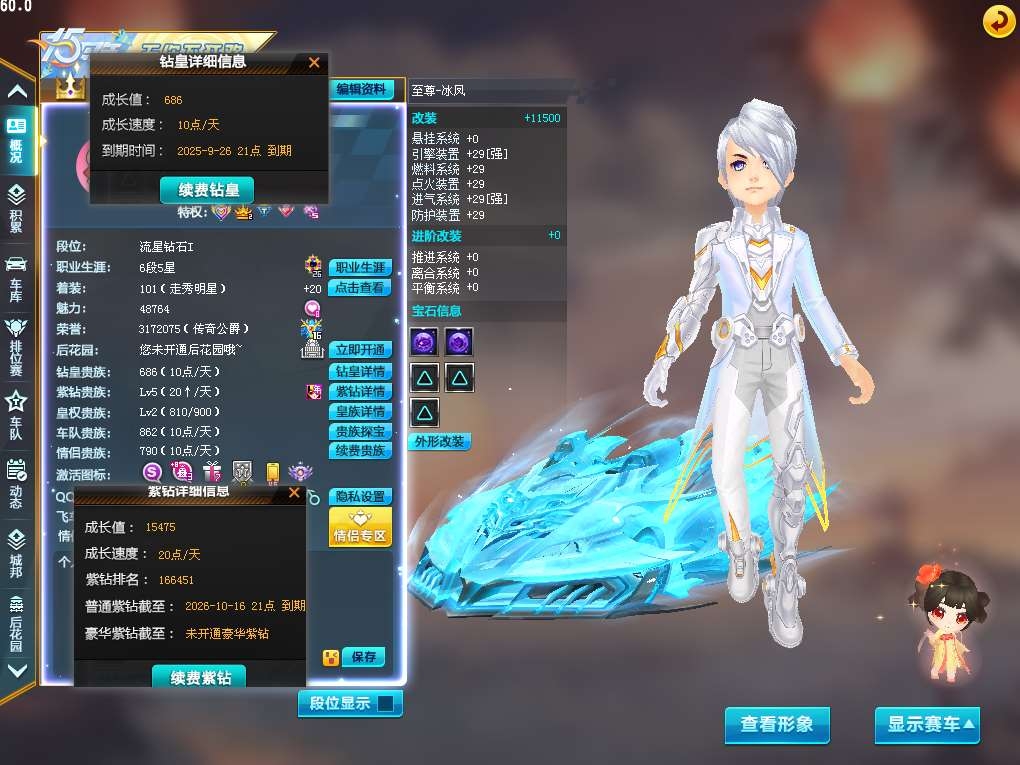This screenshot has width=1020, height=765.
Task: Expand the 显示赛车 dropdown
Action: (927, 725)
